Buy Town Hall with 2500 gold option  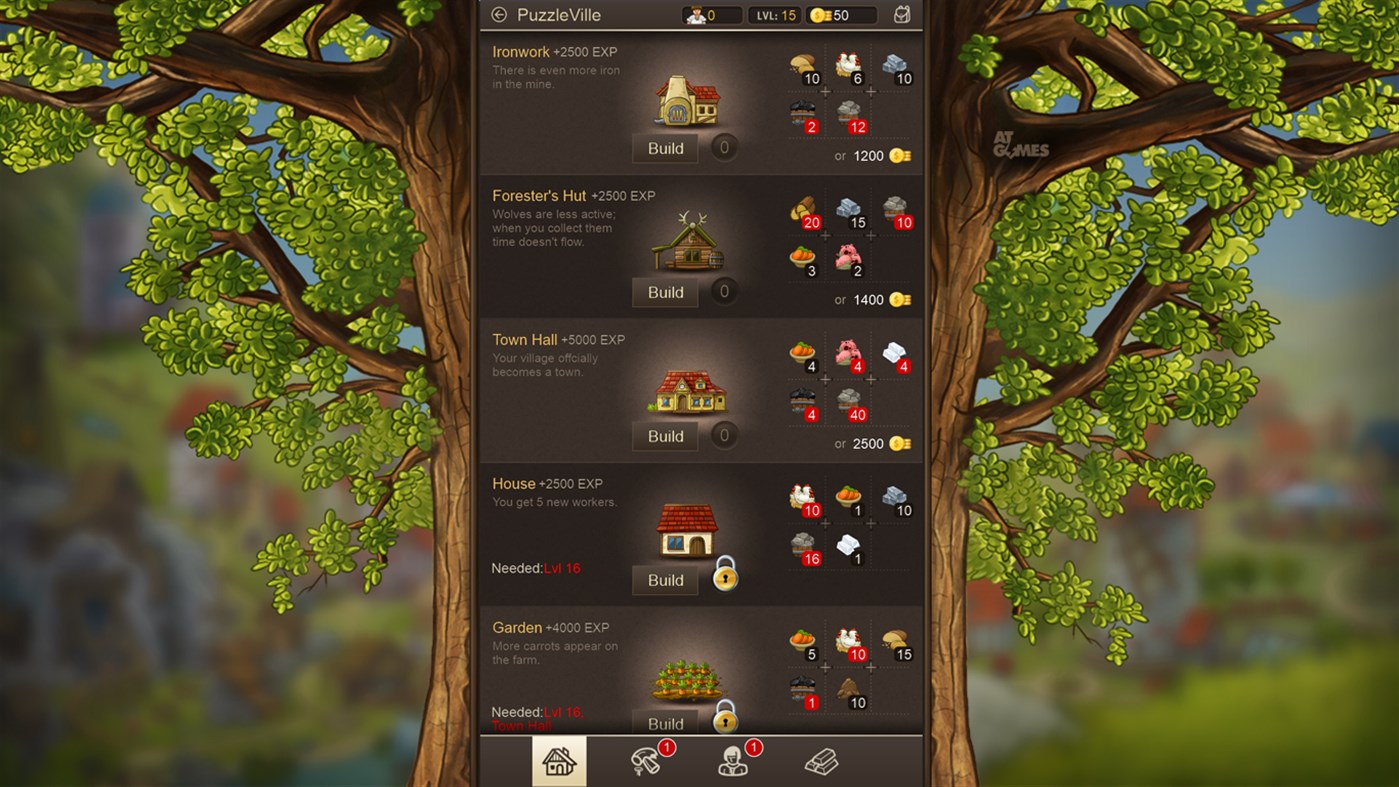click(x=878, y=443)
